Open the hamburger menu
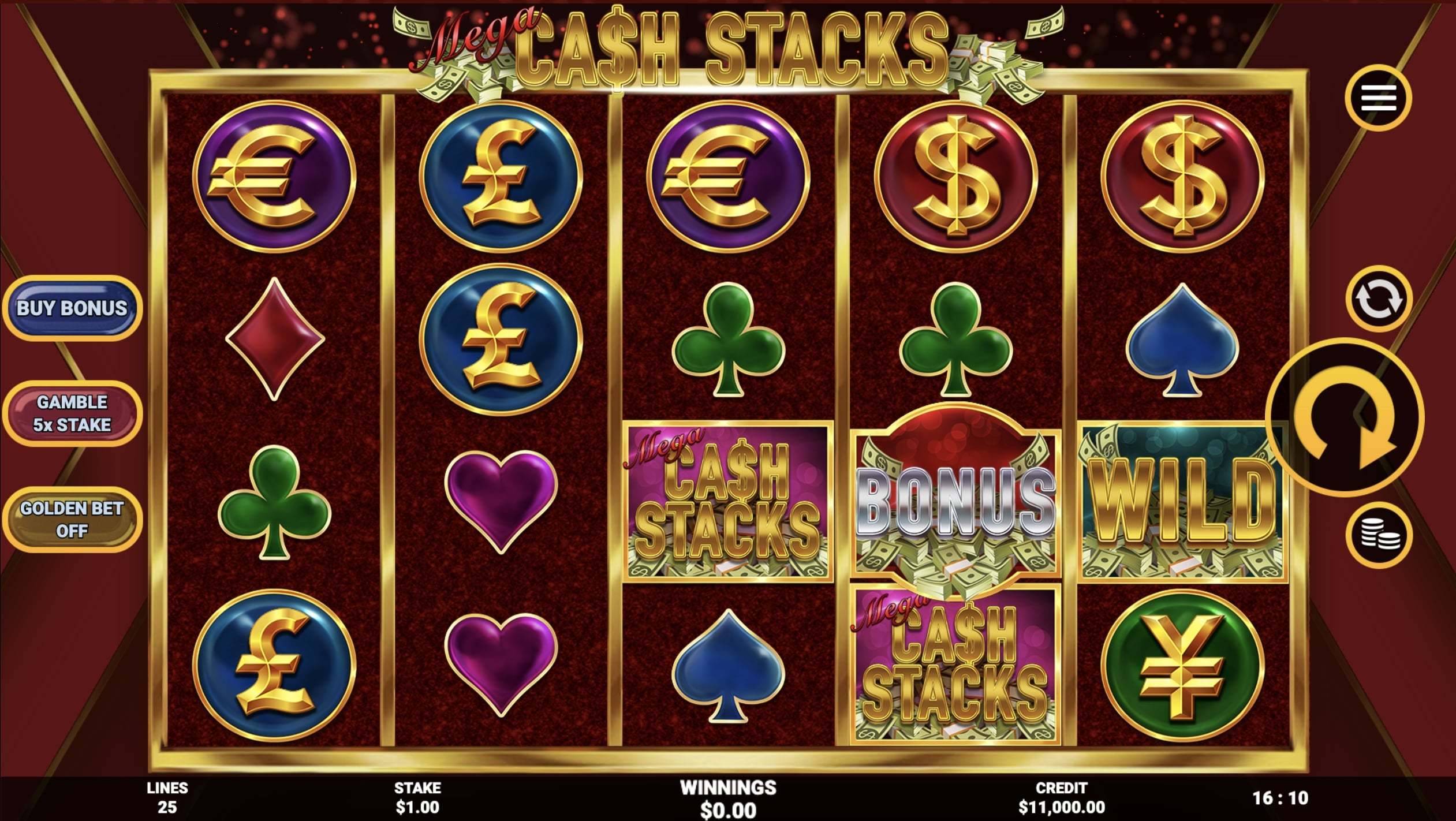 1378,98
